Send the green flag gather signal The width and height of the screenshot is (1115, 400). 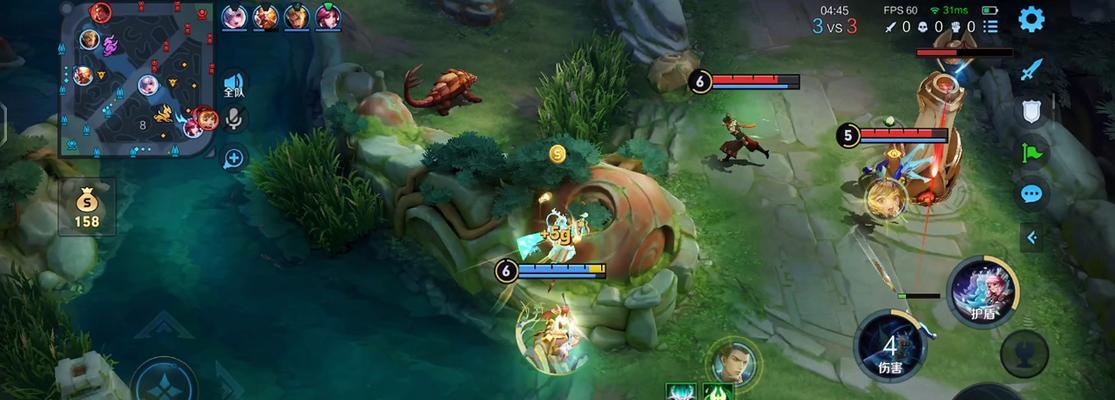pyautogui.click(x=1031, y=152)
